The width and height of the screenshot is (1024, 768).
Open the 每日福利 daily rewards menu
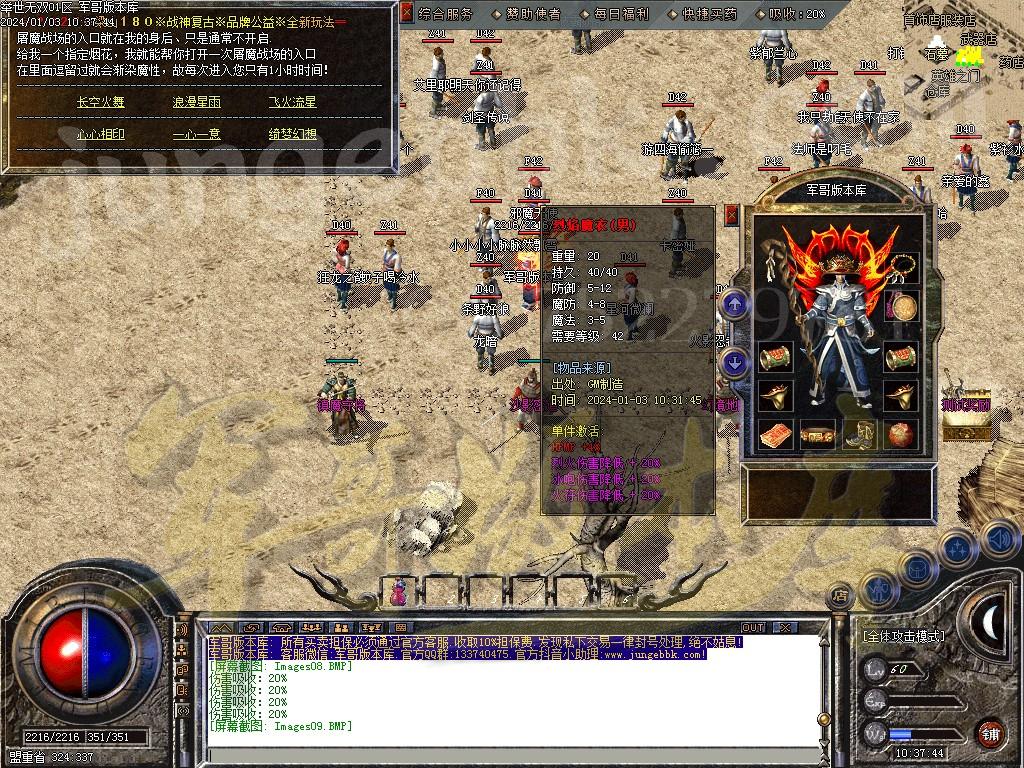click(620, 14)
